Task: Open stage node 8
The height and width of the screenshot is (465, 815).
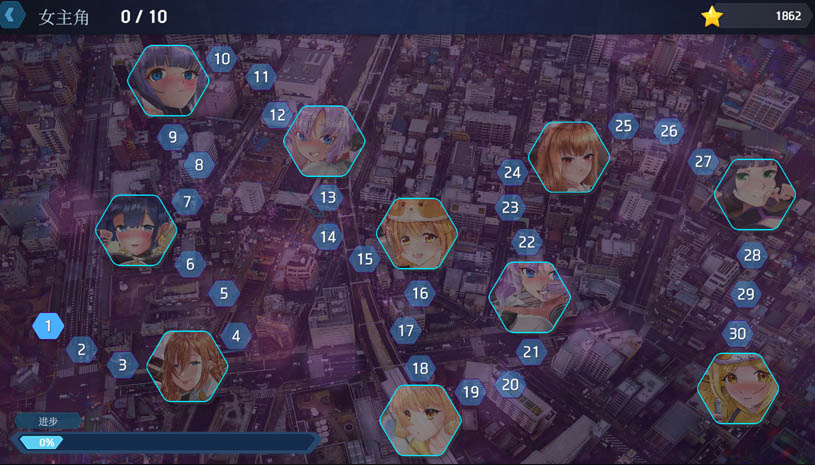Action: [x=199, y=165]
